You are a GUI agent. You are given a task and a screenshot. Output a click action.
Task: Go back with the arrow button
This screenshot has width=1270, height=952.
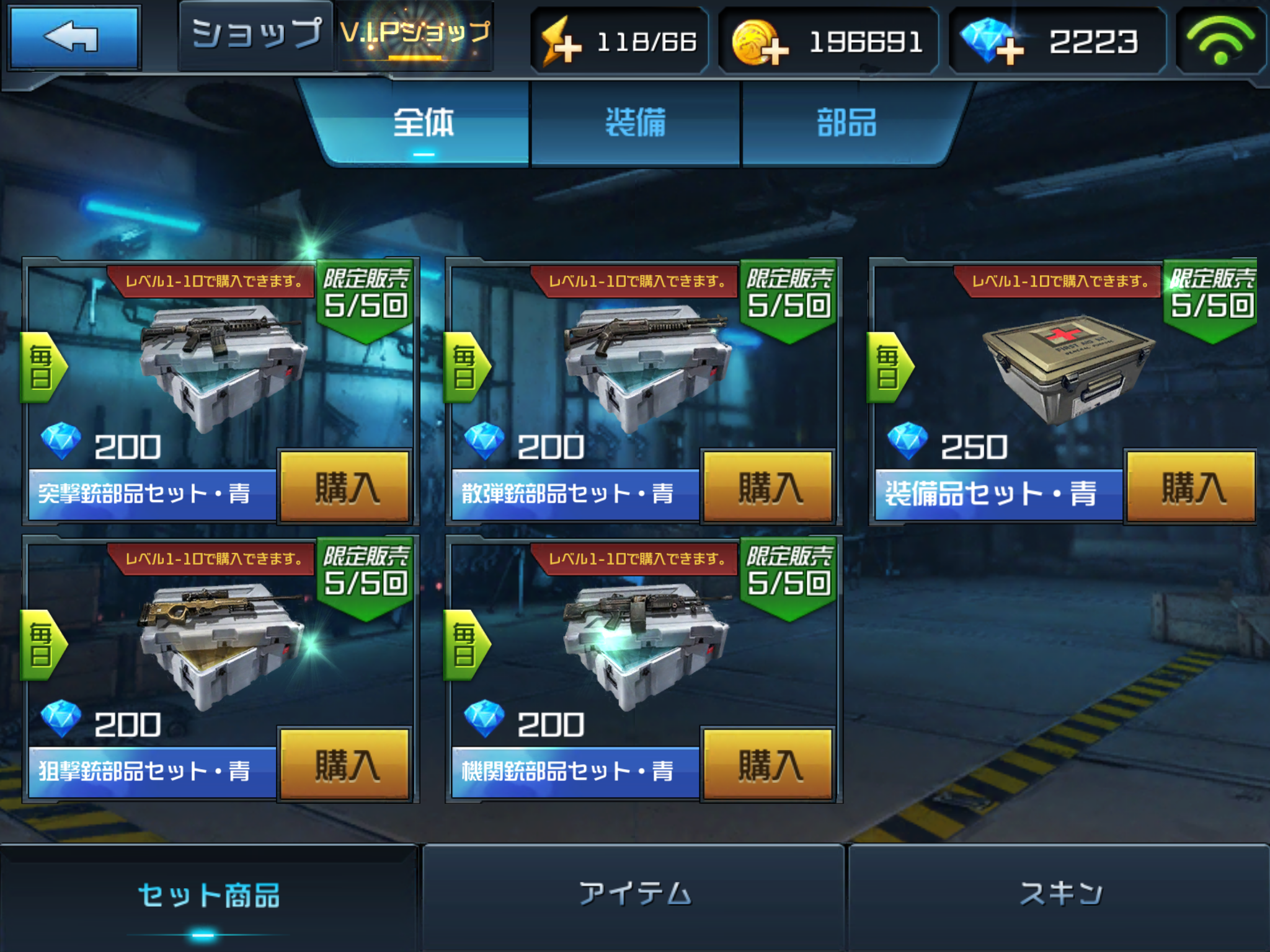pos(74,38)
